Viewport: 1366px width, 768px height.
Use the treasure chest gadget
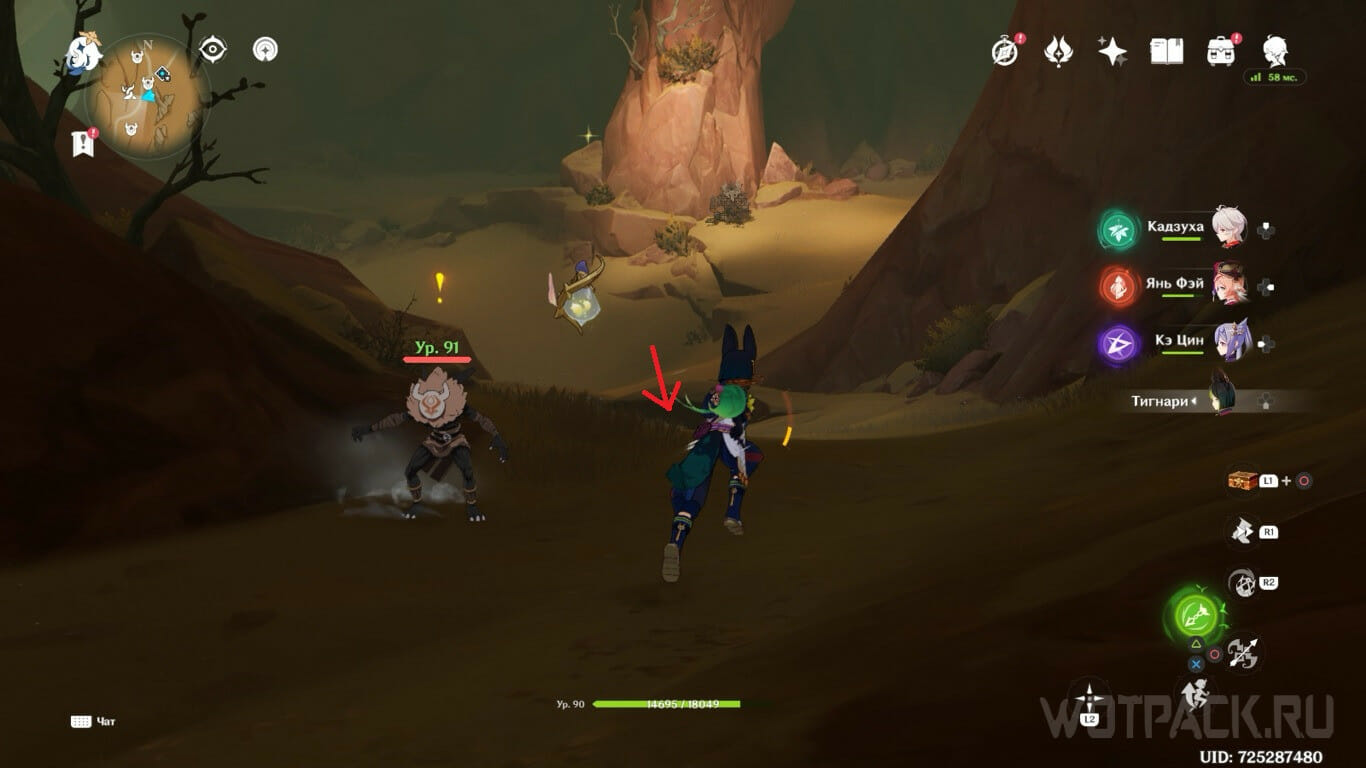click(x=1243, y=481)
